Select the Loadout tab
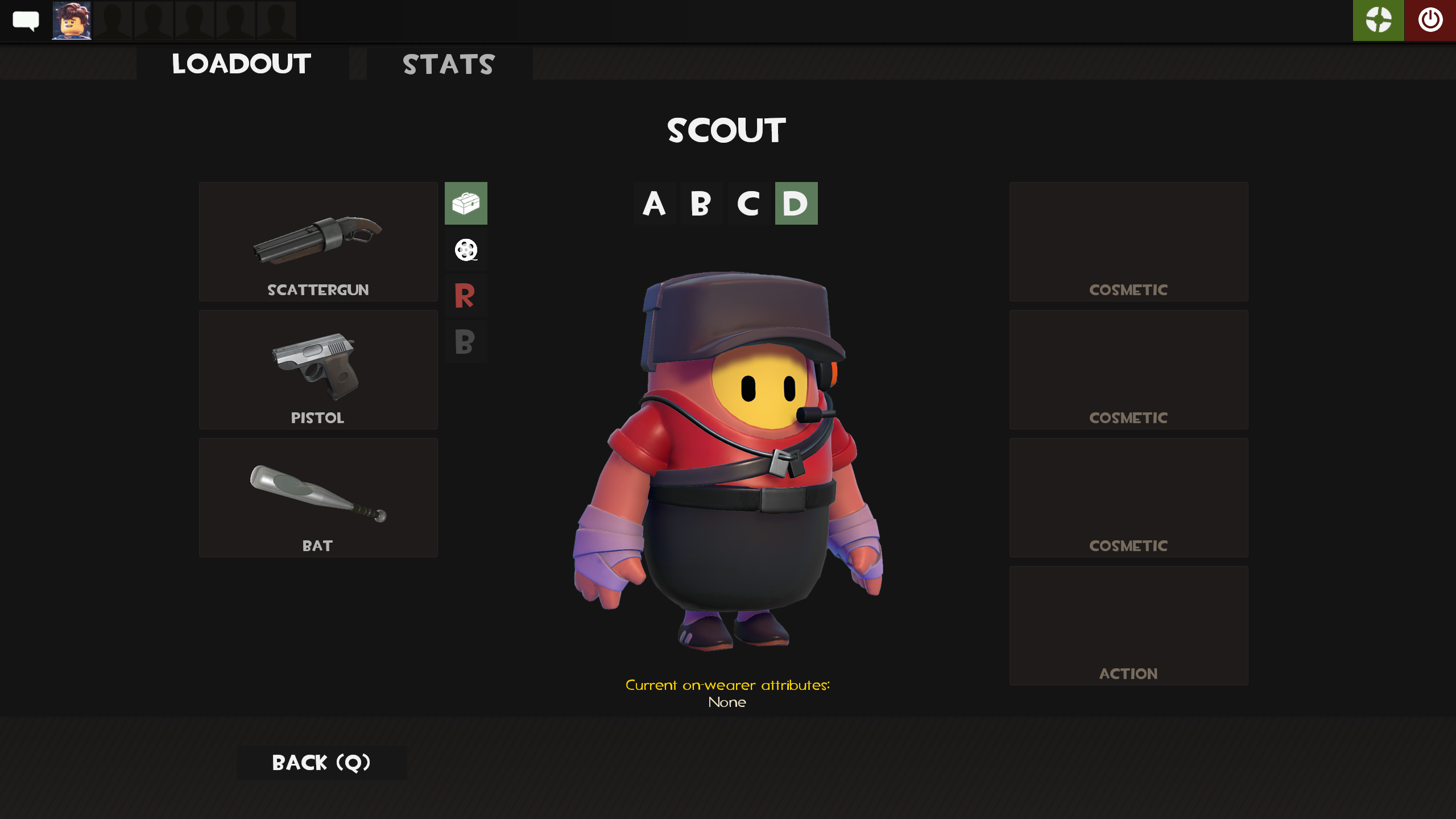 [x=241, y=64]
